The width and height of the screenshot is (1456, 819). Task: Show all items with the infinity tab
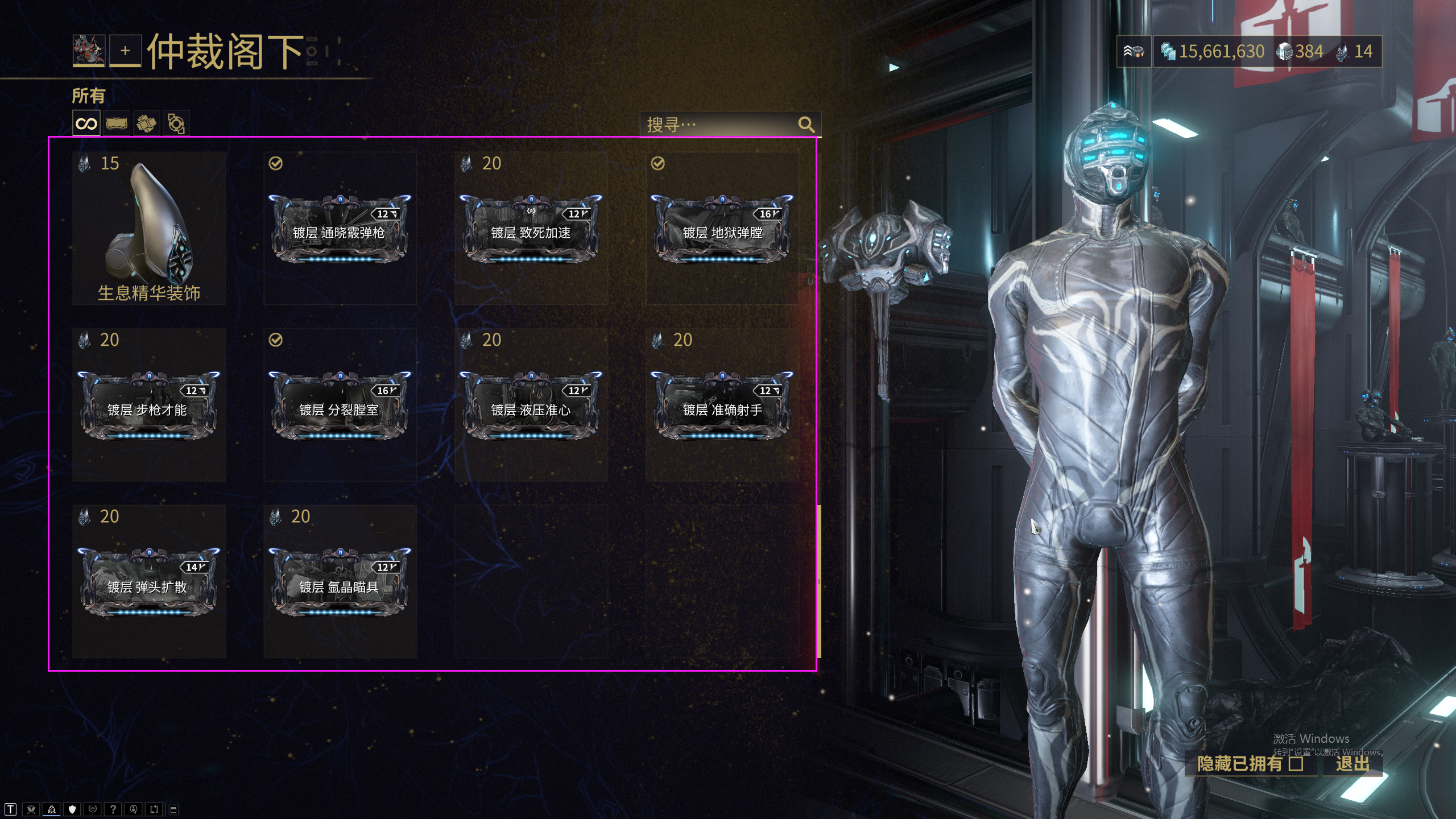pyautogui.click(x=86, y=123)
